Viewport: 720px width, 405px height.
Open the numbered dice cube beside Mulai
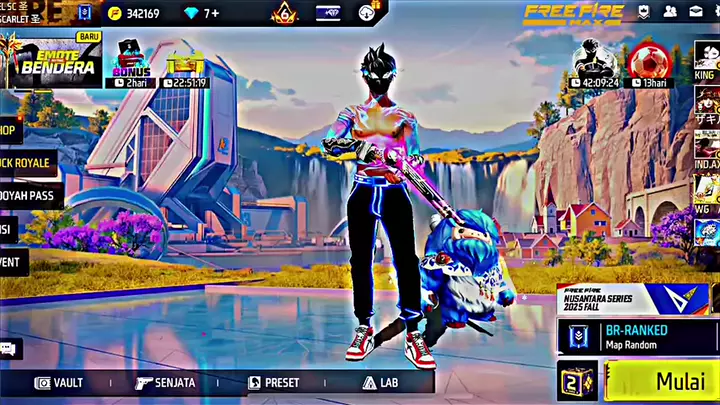(x=578, y=383)
